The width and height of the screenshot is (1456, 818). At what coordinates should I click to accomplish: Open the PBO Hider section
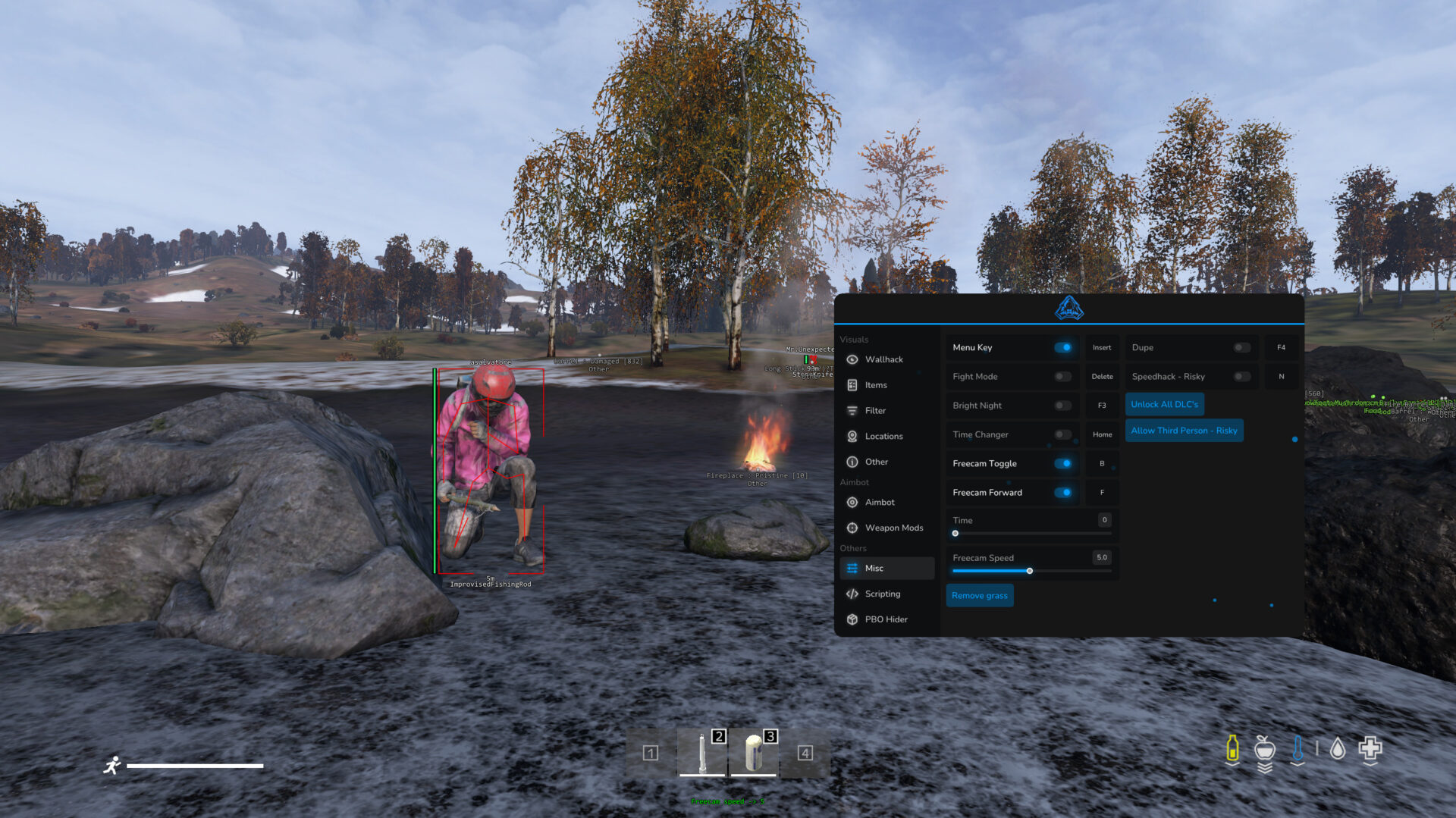pyautogui.click(x=886, y=619)
